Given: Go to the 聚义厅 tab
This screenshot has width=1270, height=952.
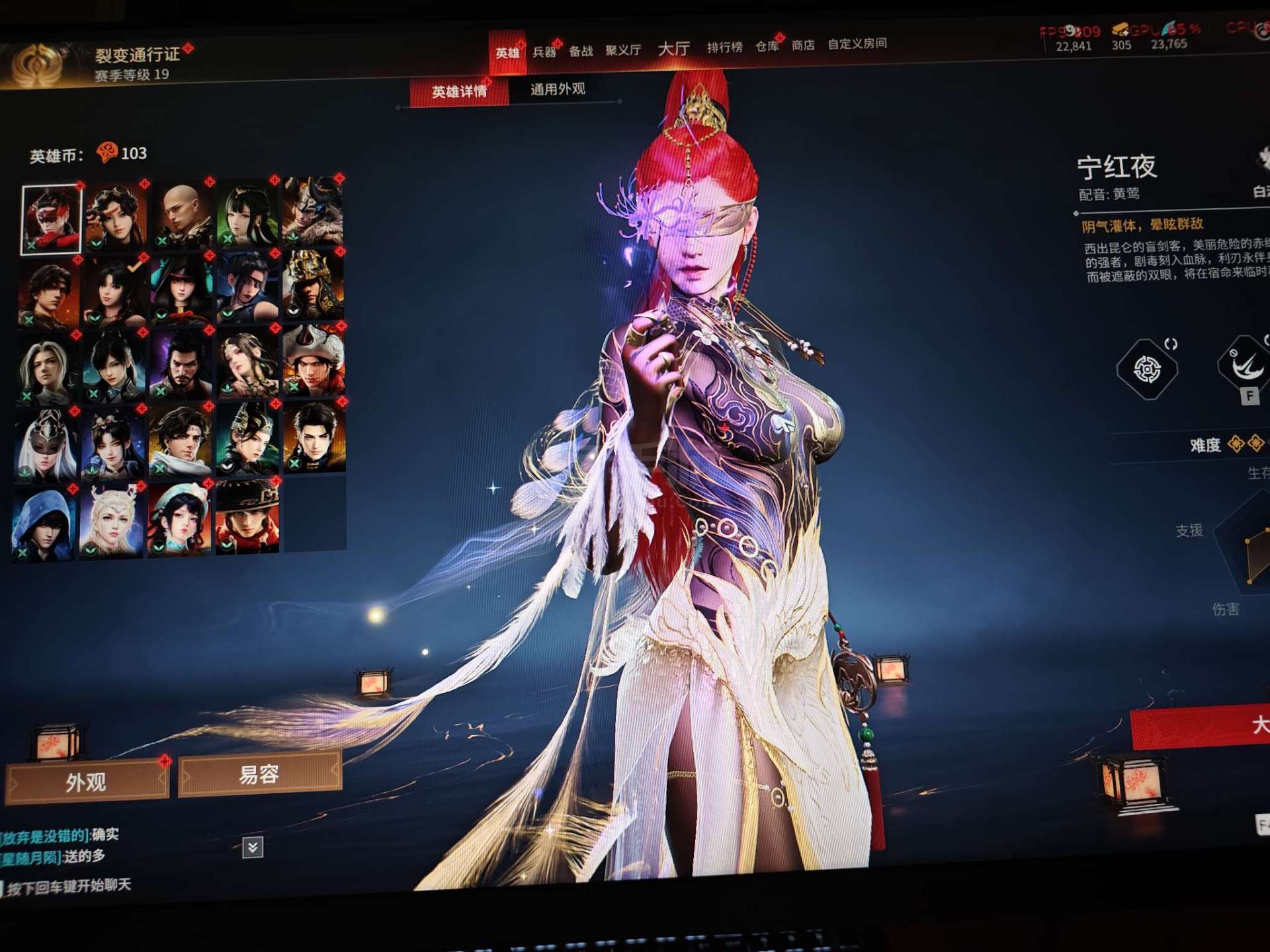Looking at the screenshot, I should (623, 50).
